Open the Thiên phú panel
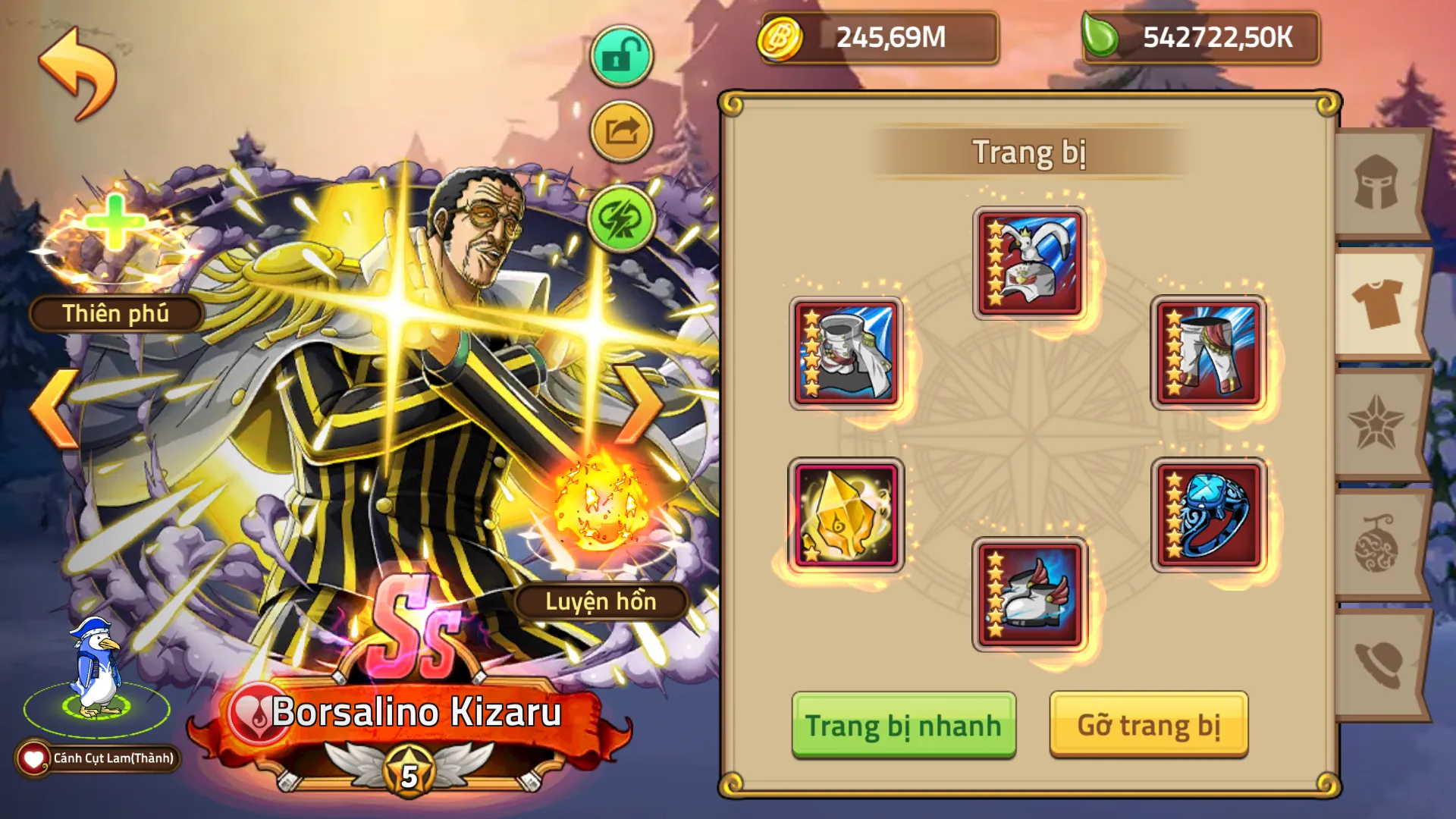This screenshot has height=819, width=1456. point(112,313)
